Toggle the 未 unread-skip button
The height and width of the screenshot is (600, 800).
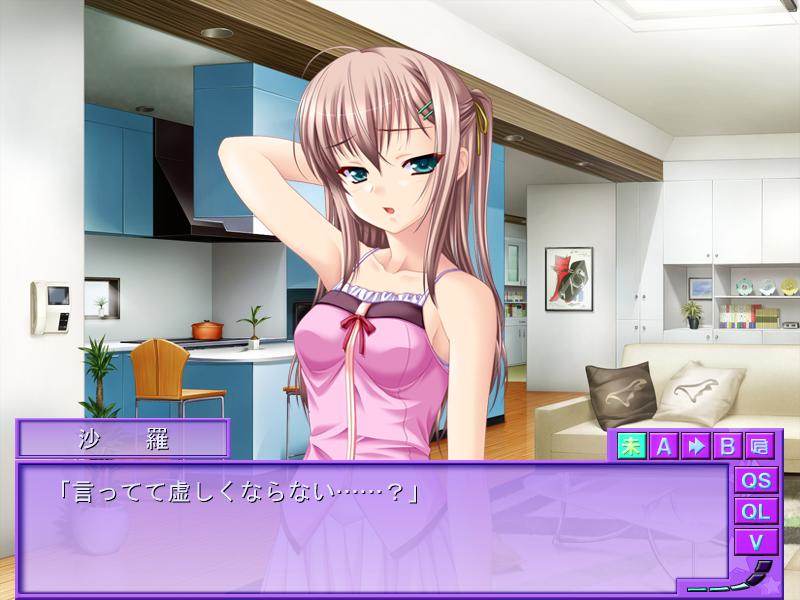coord(629,446)
